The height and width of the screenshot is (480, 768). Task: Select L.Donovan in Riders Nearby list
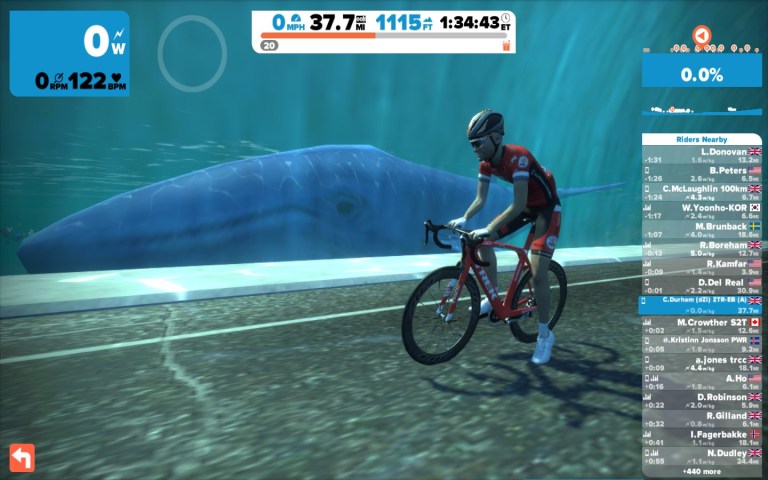701,155
